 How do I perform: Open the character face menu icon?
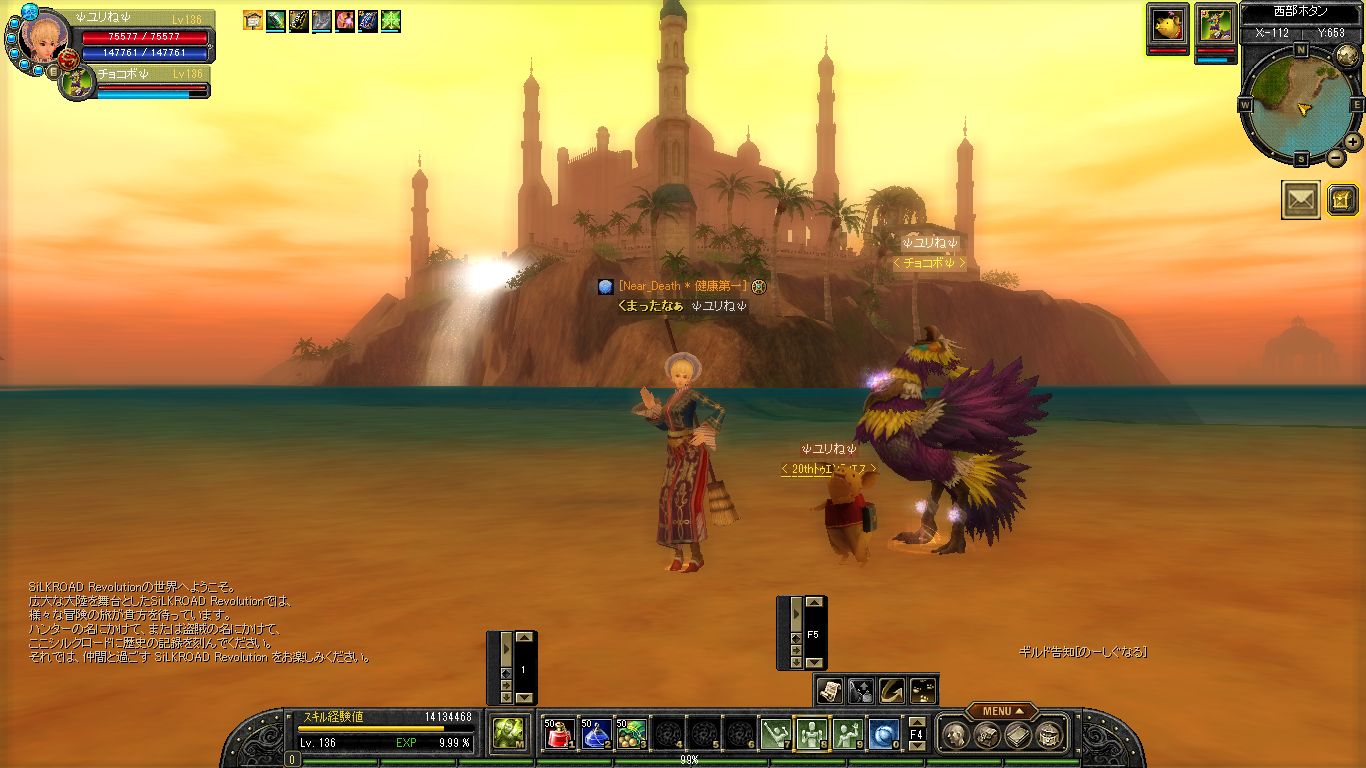point(955,736)
